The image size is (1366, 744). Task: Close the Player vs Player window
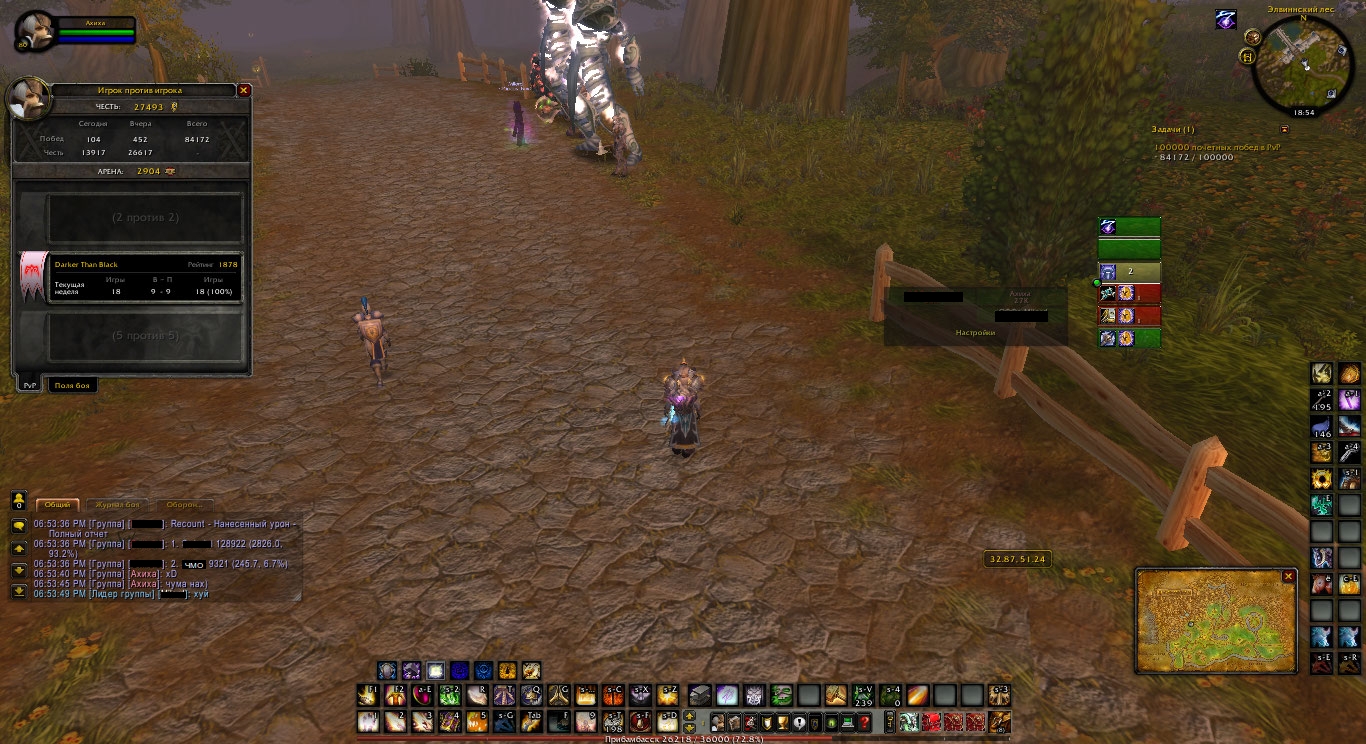point(243,90)
